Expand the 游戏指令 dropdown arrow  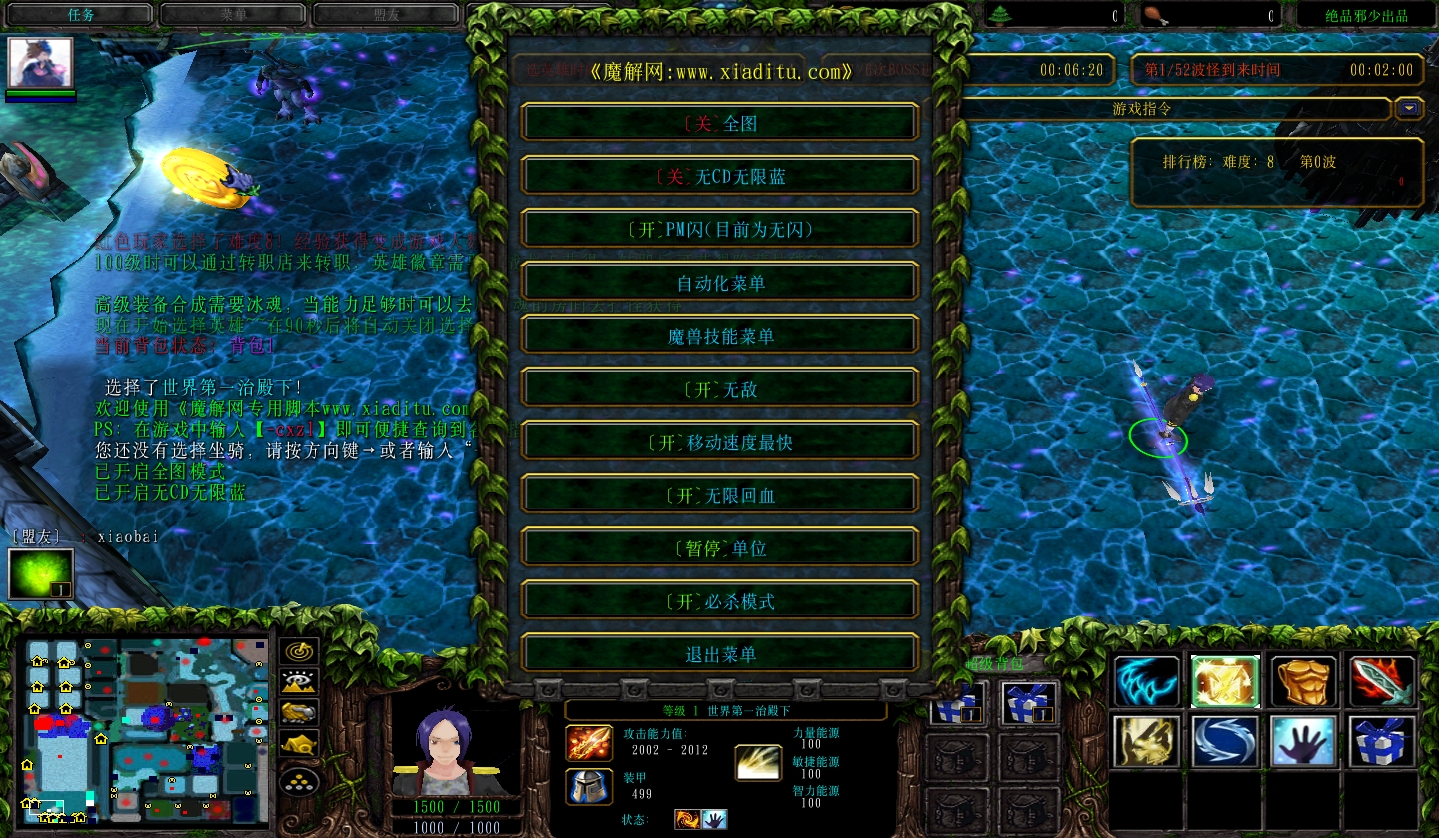(x=1410, y=108)
